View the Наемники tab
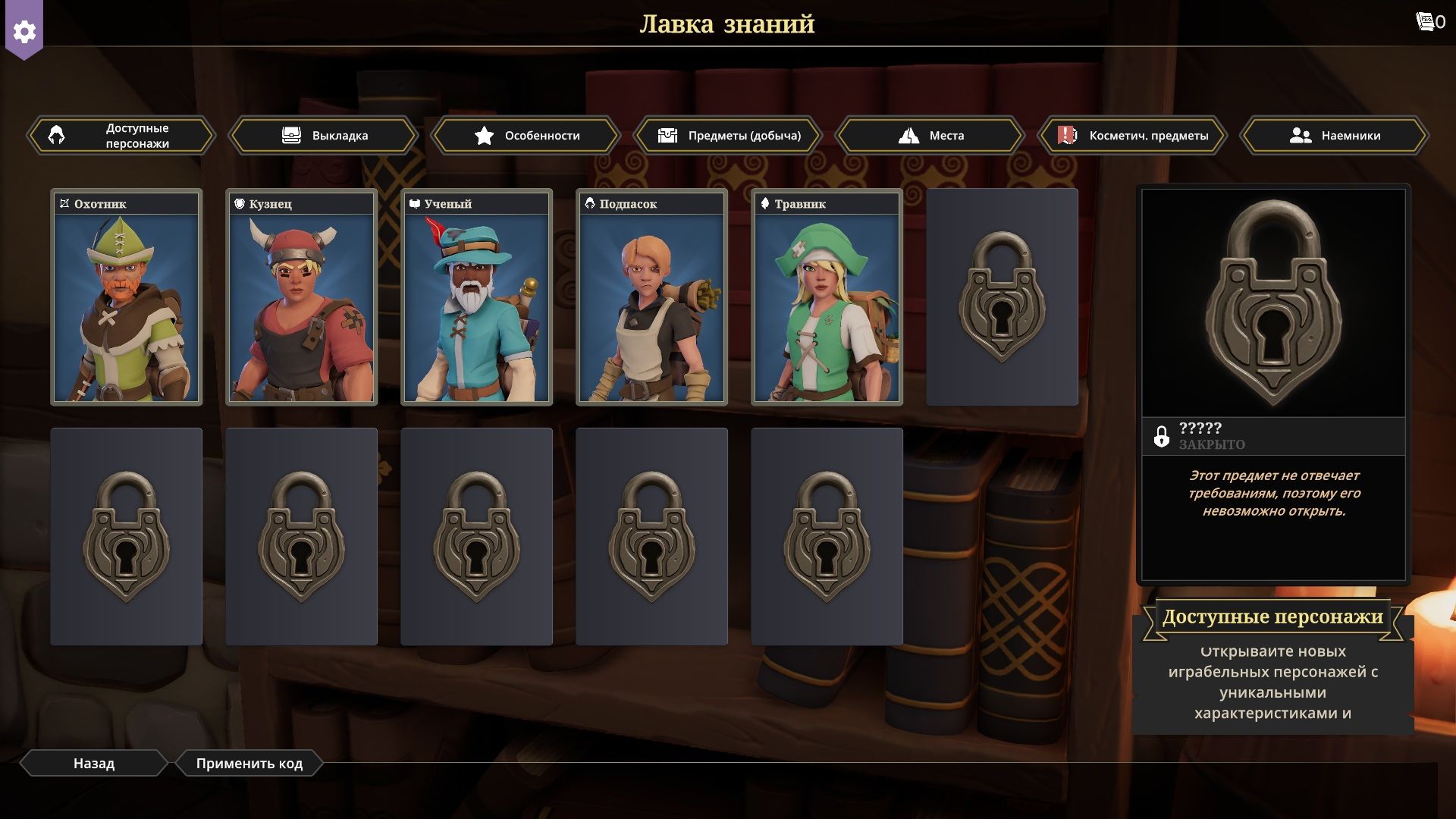Viewport: 1456px width, 819px height. 1335,136
